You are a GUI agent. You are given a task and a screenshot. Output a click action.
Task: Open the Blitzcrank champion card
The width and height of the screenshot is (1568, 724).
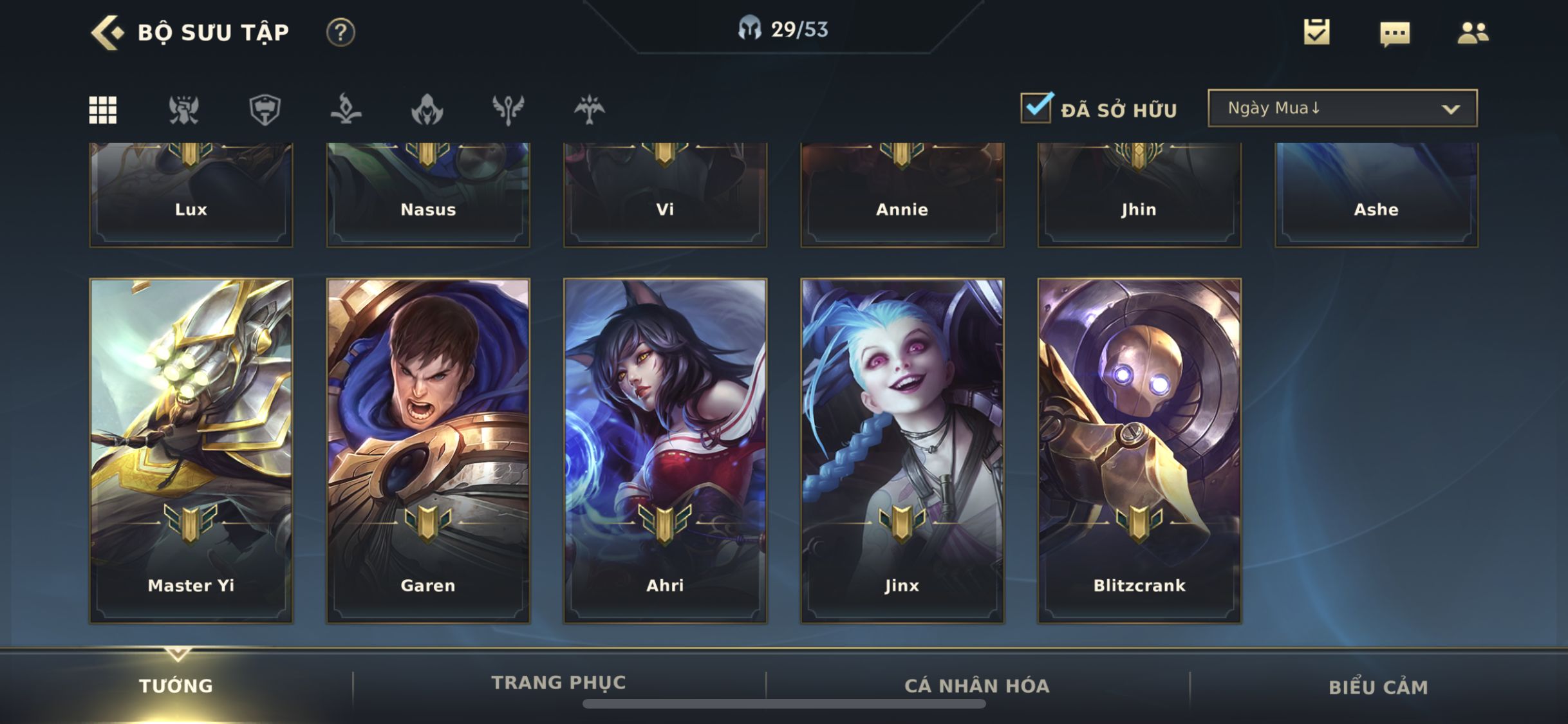1139,450
